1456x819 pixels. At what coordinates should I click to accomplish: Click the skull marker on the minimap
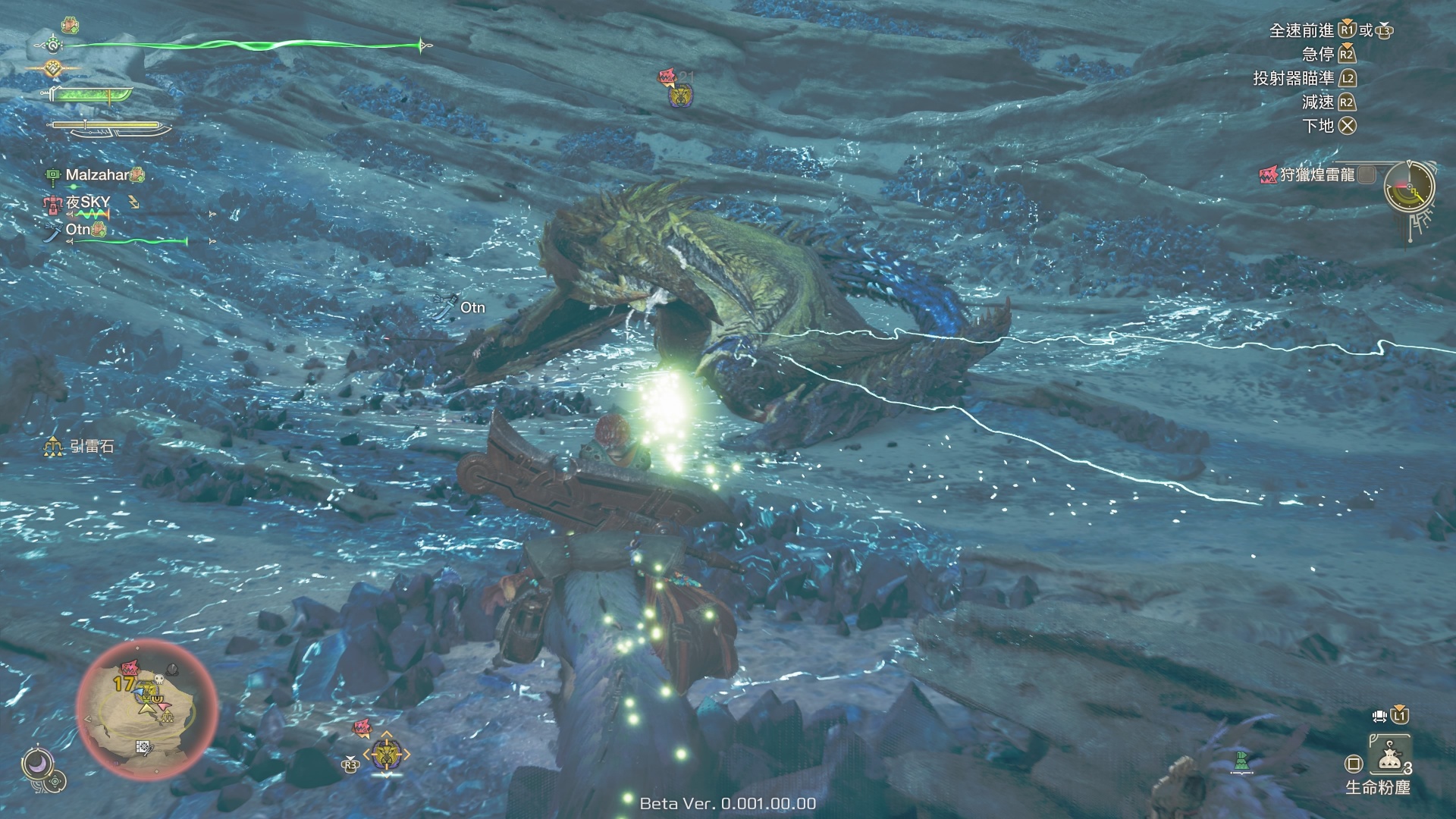[160, 679]
